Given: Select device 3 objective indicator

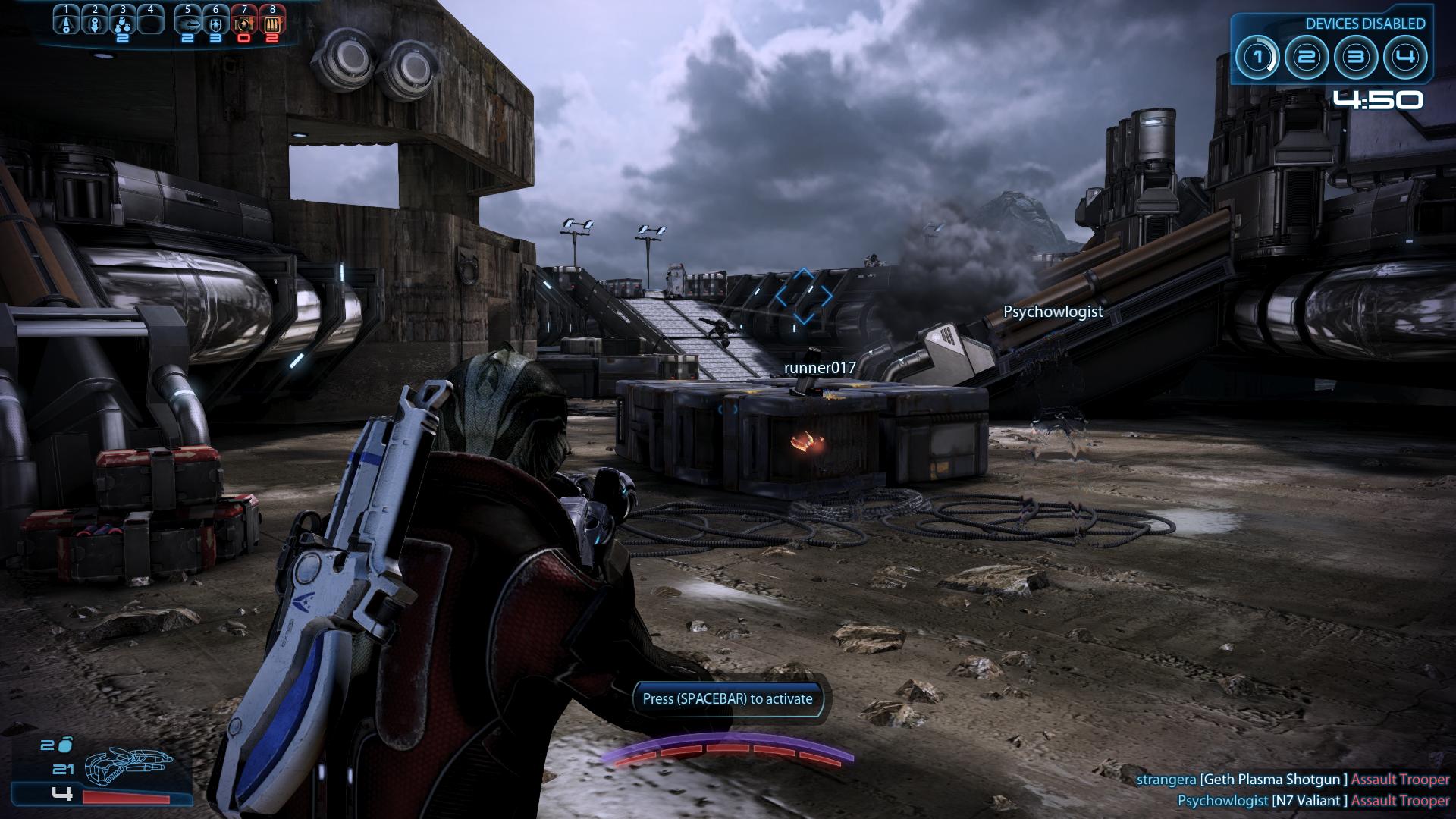Looking at the screenshot, I should pyautogui.click(x=1356, y=58).
